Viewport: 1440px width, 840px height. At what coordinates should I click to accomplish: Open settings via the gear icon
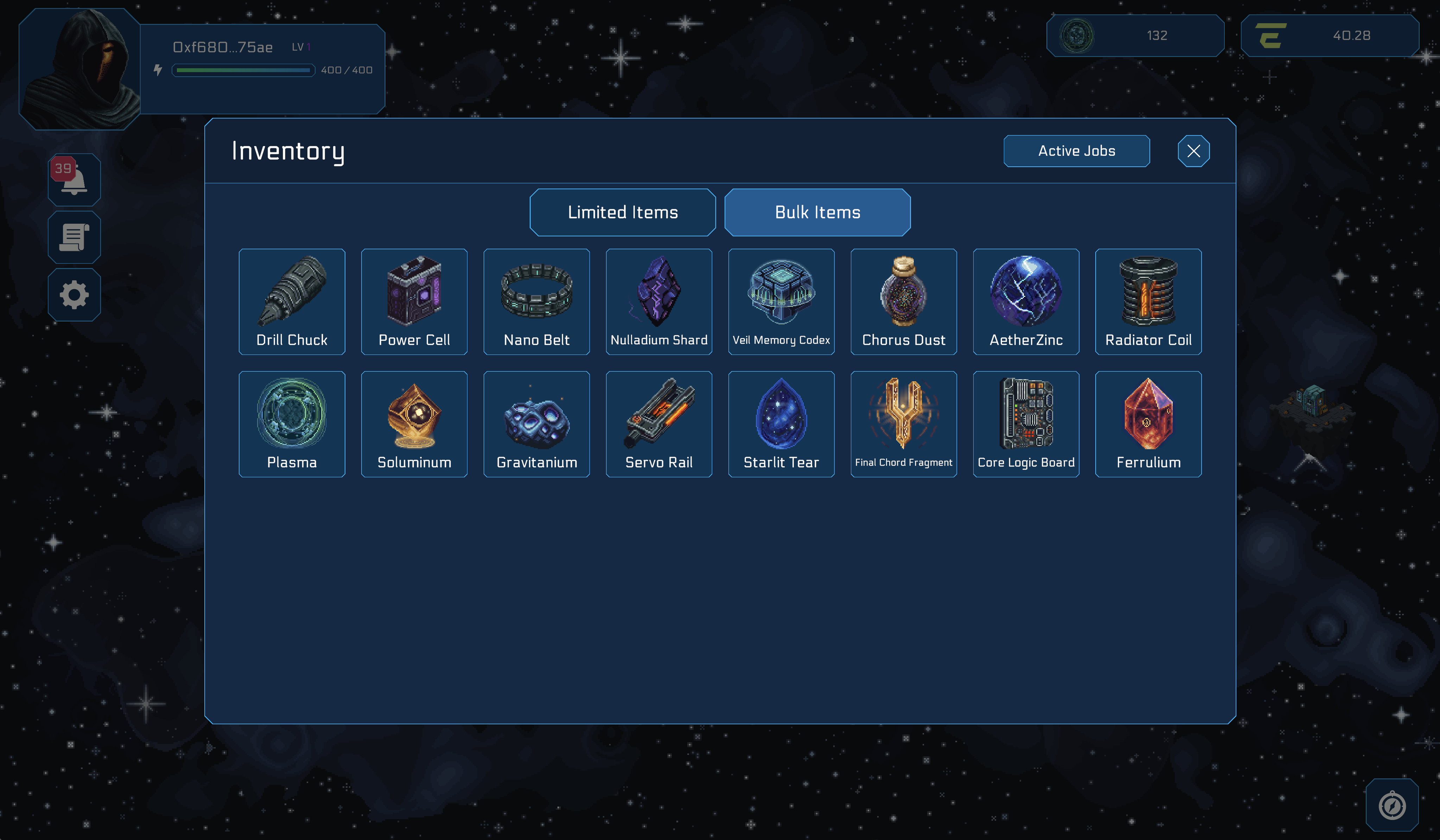point(74,295)
